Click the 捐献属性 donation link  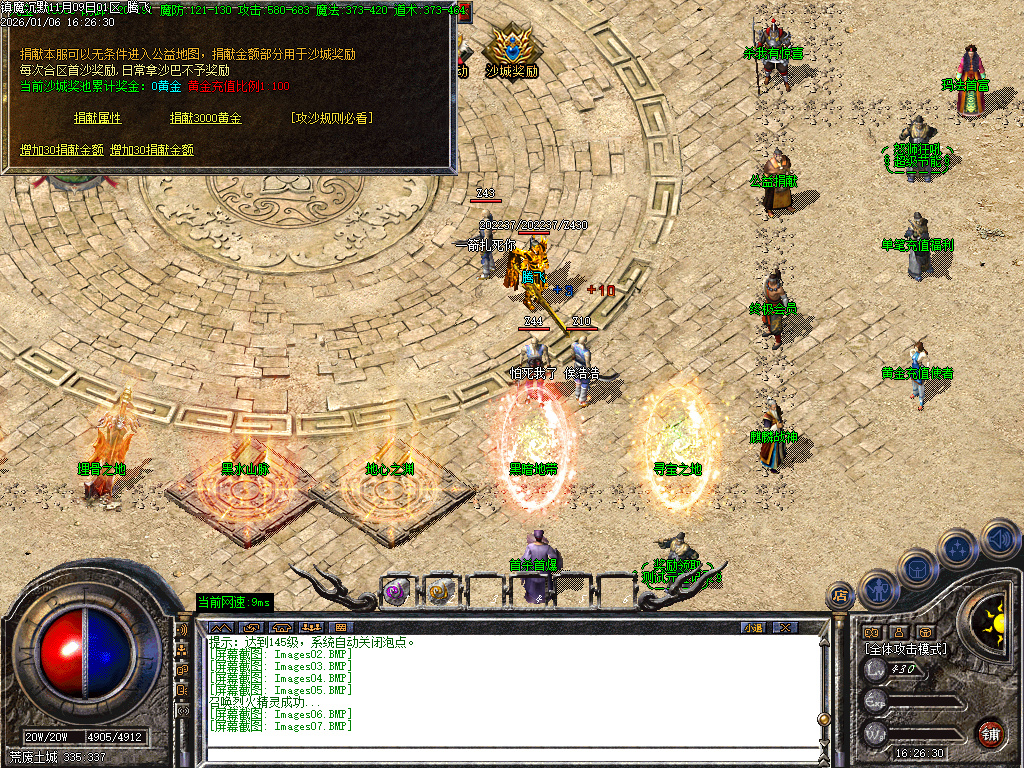tap(97, 118)
